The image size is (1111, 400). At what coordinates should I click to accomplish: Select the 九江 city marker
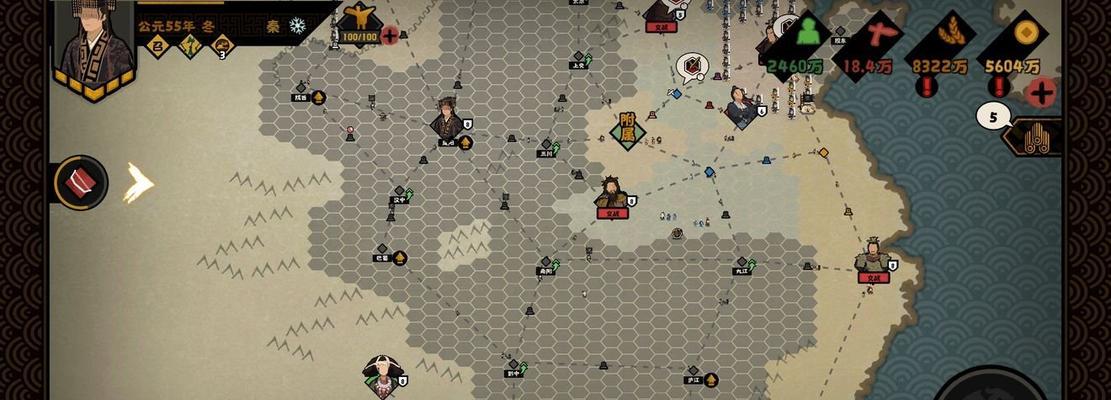pos(741,267)
